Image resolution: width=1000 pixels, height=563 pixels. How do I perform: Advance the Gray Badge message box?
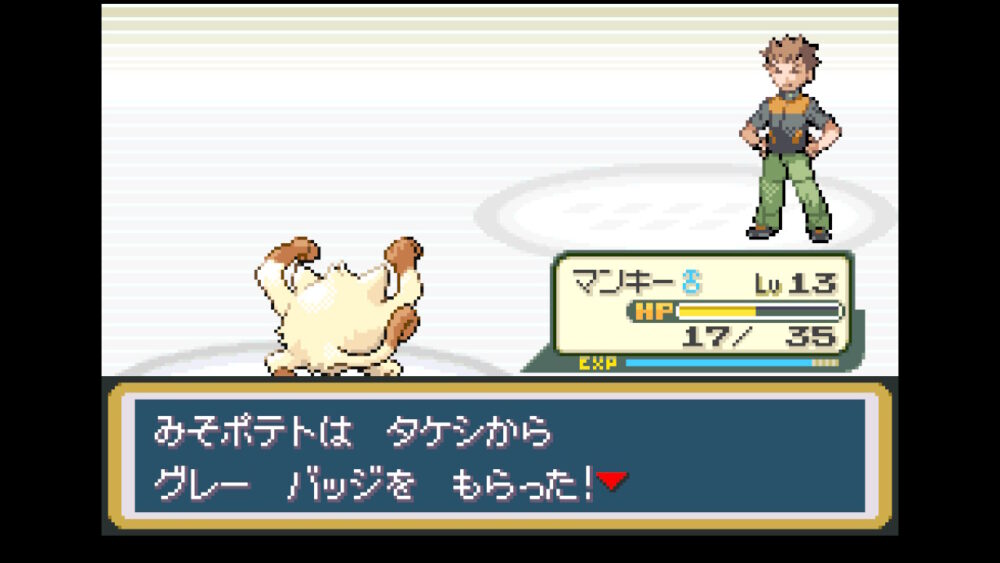(x=499, y=456)
